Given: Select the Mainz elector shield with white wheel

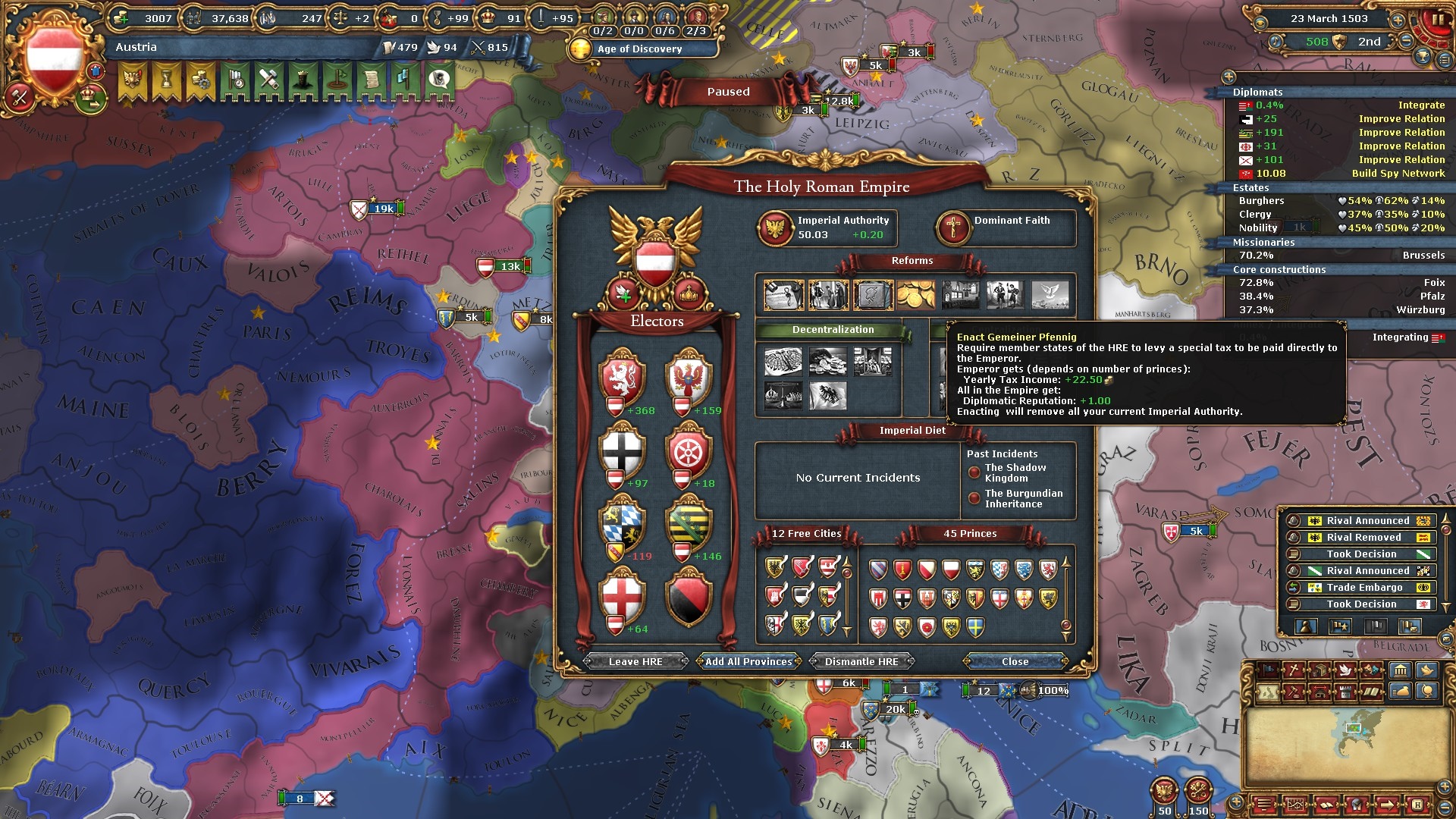Looking at the screenshot, I should coord(689,450).
